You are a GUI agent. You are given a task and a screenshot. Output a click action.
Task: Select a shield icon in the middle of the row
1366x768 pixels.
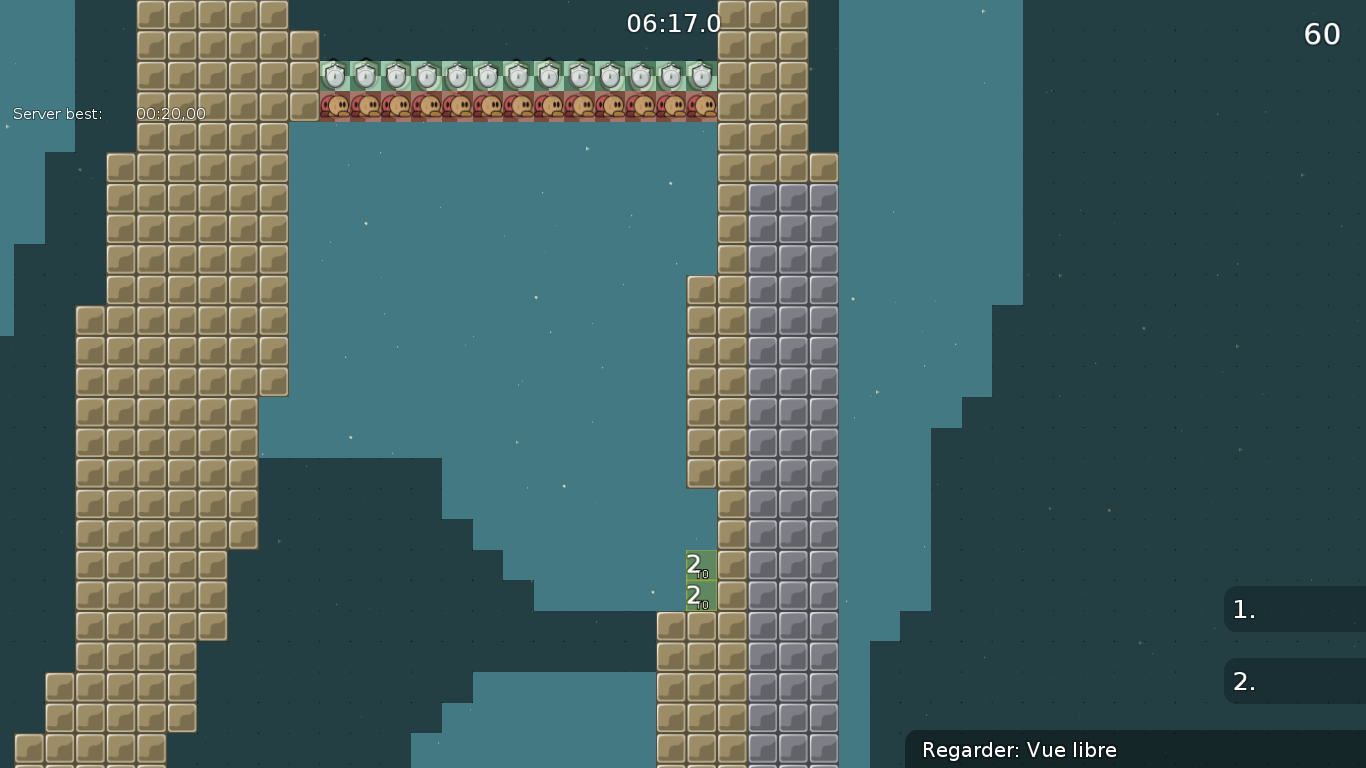click(x=520, y=75)
